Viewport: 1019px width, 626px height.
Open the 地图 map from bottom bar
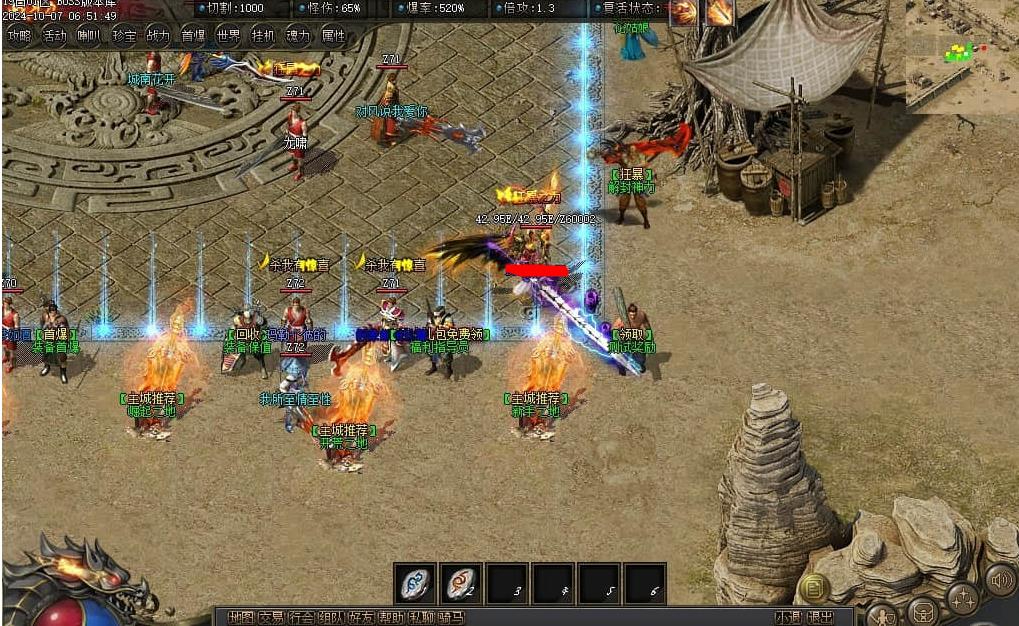[241, 617]
